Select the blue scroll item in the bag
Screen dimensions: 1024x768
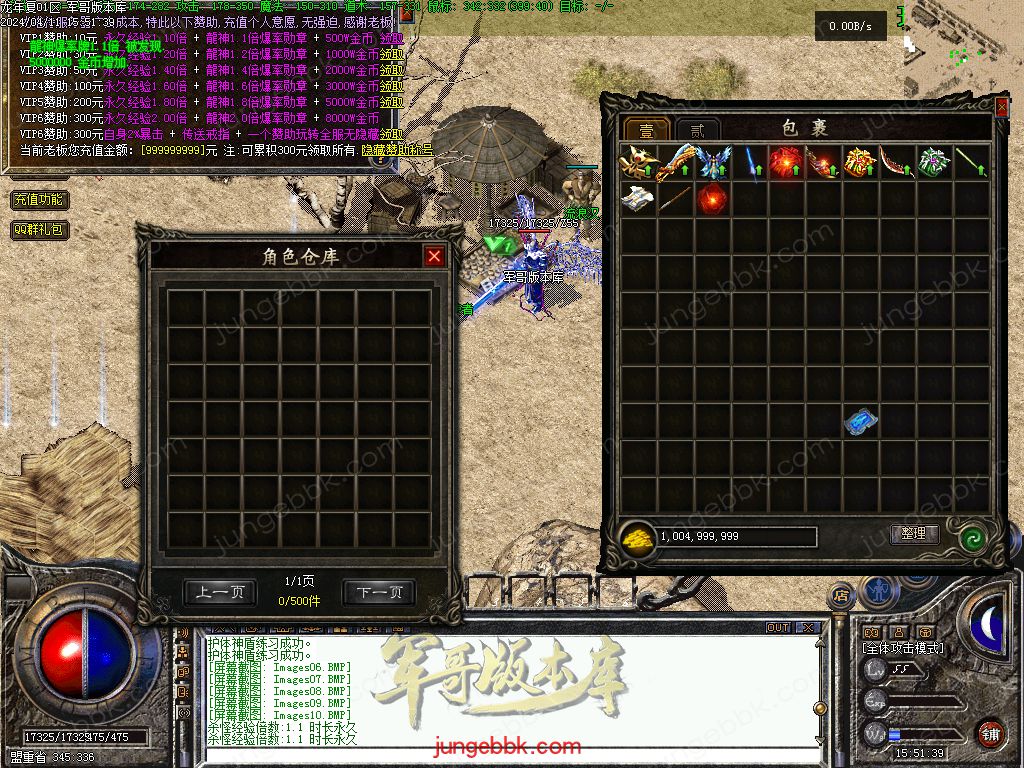860,422
